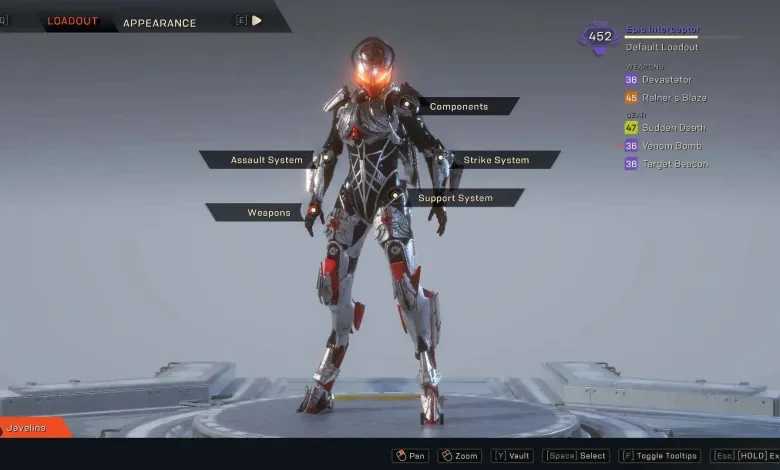Switch to the Appearance tab
Viewport: 780px width, 470px height.
(x=159, y=22)
